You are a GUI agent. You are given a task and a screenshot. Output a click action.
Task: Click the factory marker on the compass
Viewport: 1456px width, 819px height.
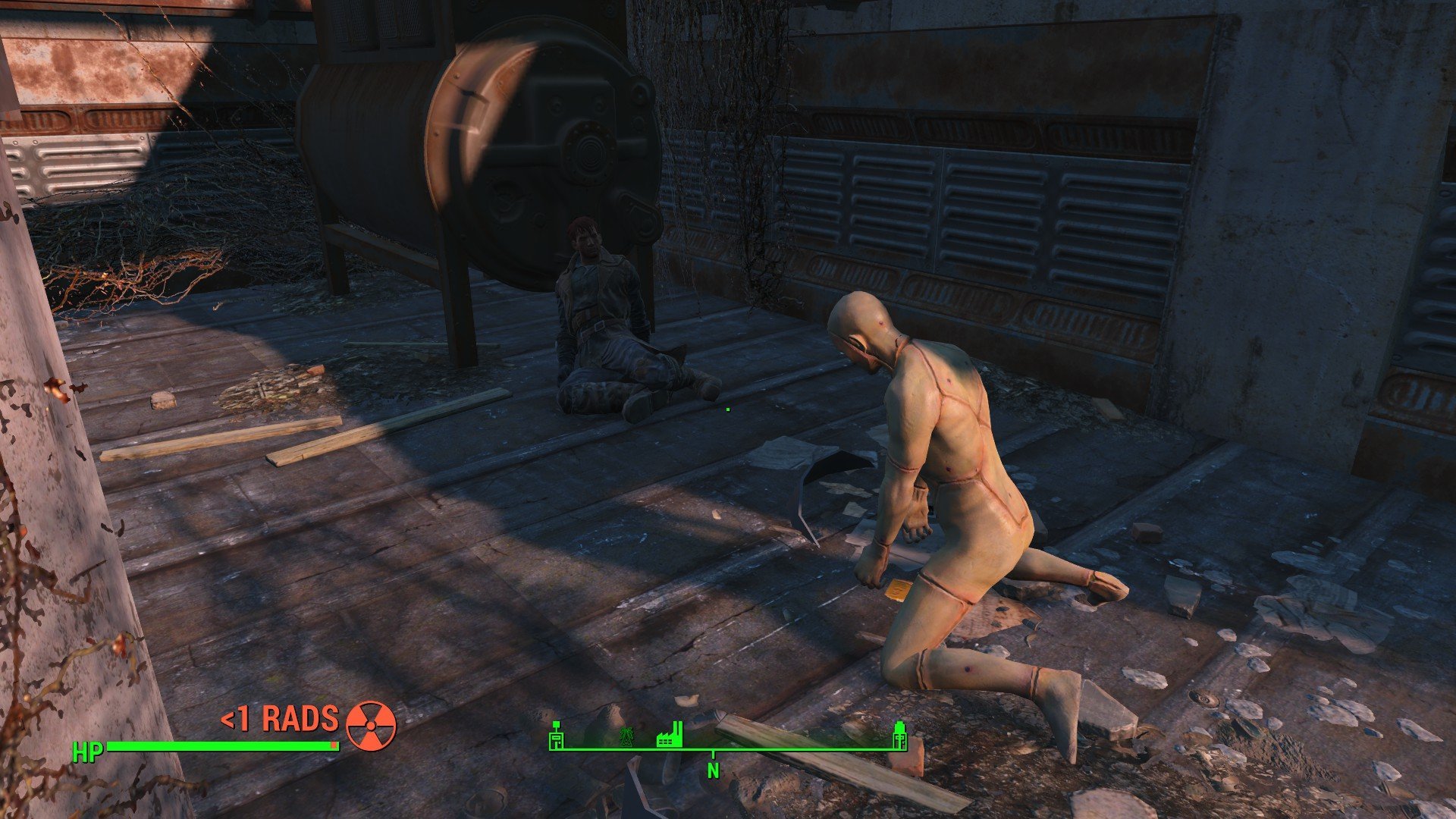(670, 734)
